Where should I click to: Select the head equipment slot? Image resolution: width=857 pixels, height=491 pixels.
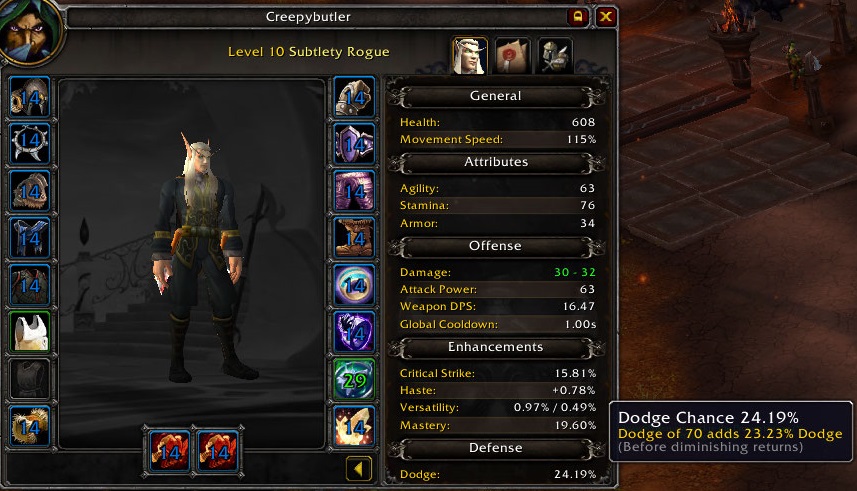click(x=30, y=97)
